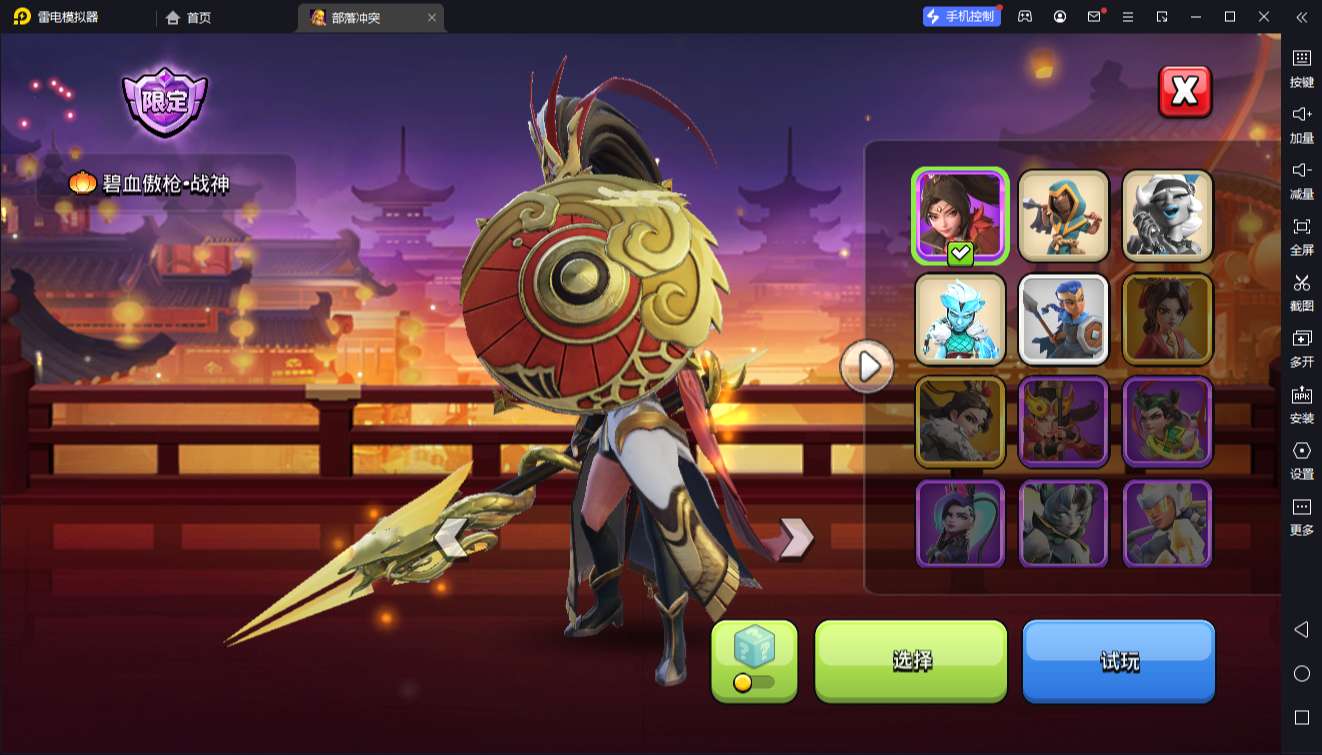The width and height of the screenshot is (1322, 755).
Task: Take a screenshot with 截图 tool
Action: coord(1301,292)
